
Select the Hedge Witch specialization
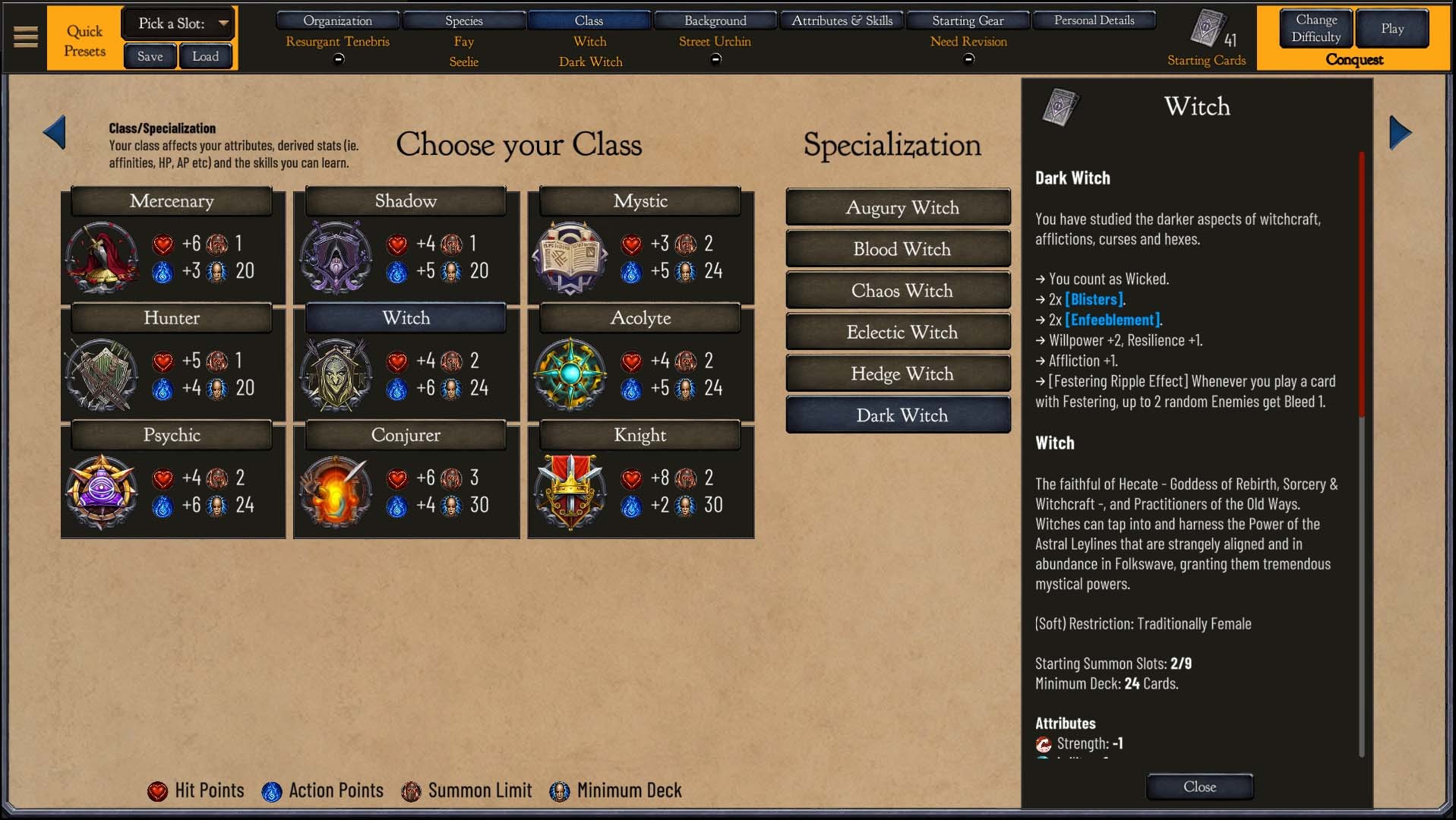(901, 374)
